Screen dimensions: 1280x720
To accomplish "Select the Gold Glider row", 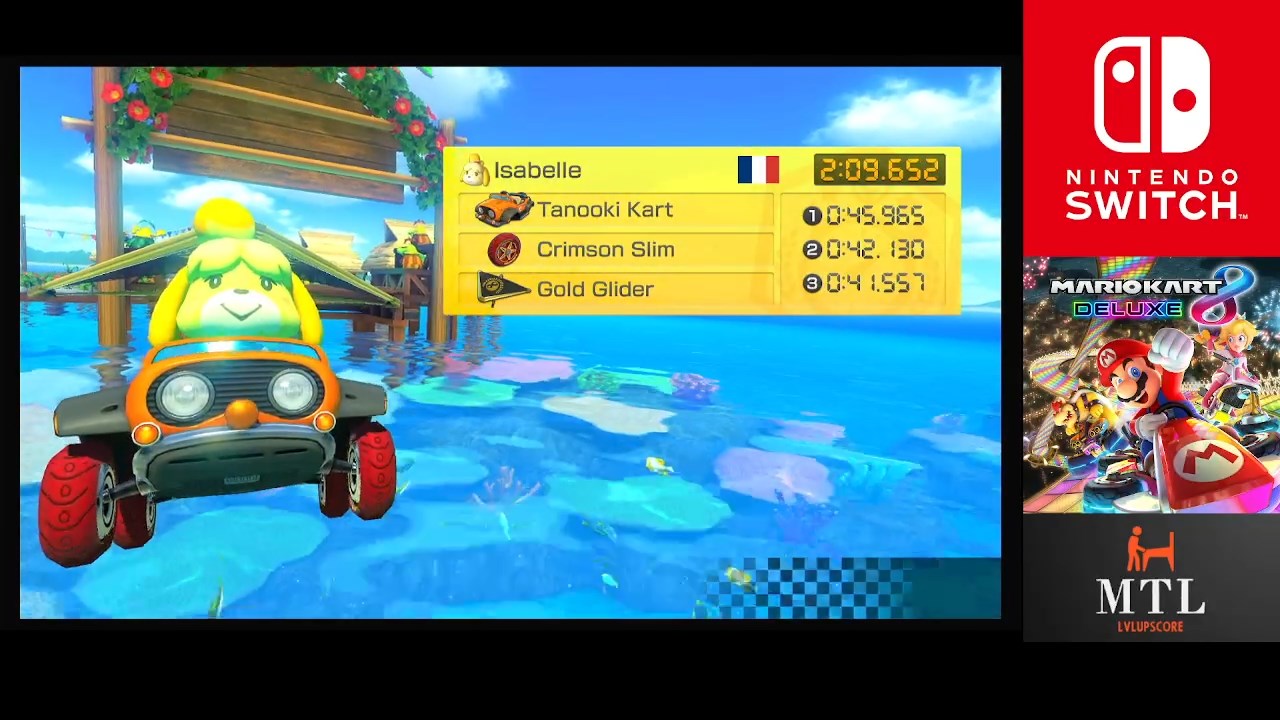I will (x=616, y=289).
